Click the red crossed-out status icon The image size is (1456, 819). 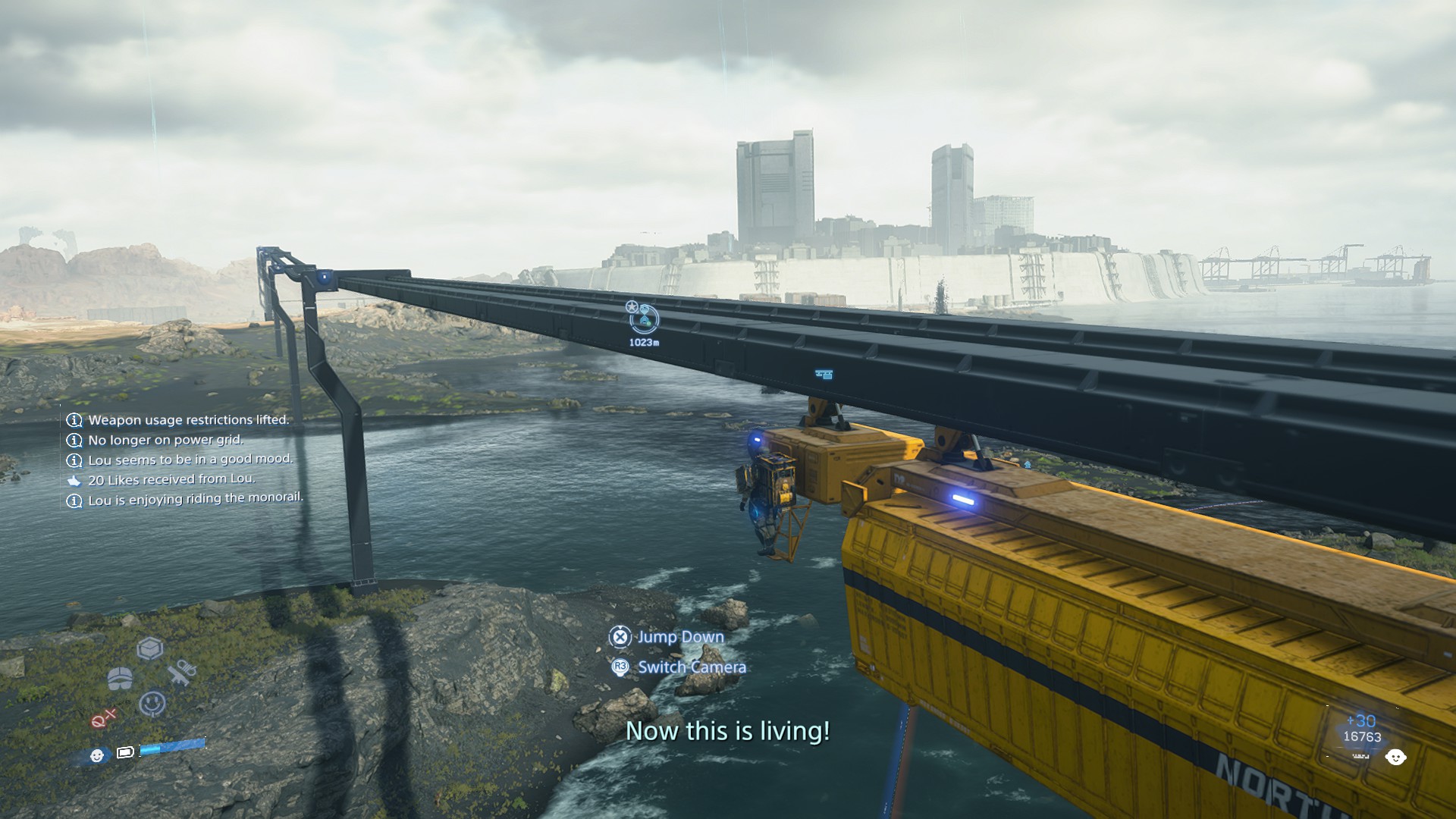pyautogui.click(x=104, y=718)
